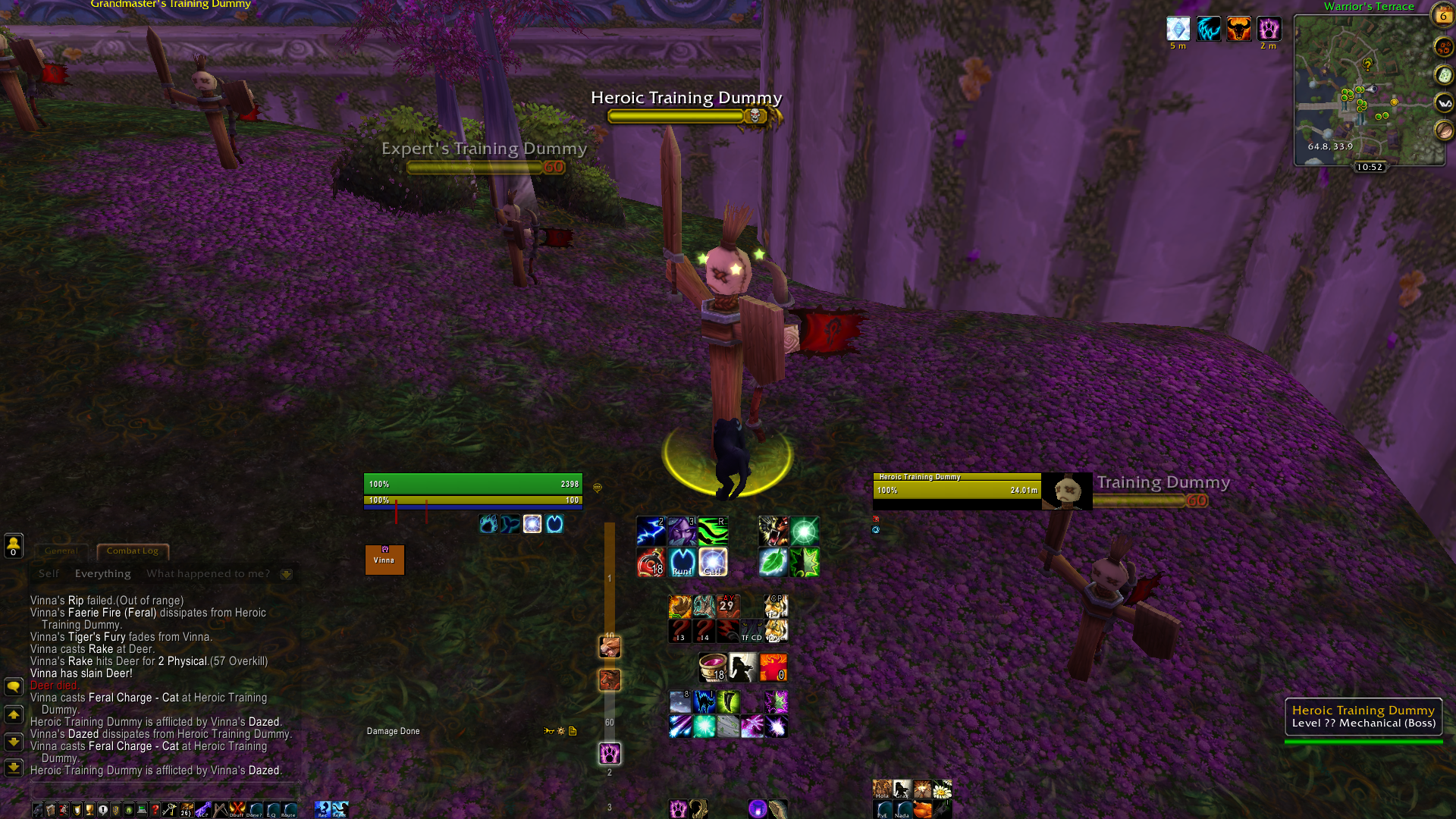Jump chat log to the bottom
The width and height of the screenshot is (1456, 819).
click(14, 767)
